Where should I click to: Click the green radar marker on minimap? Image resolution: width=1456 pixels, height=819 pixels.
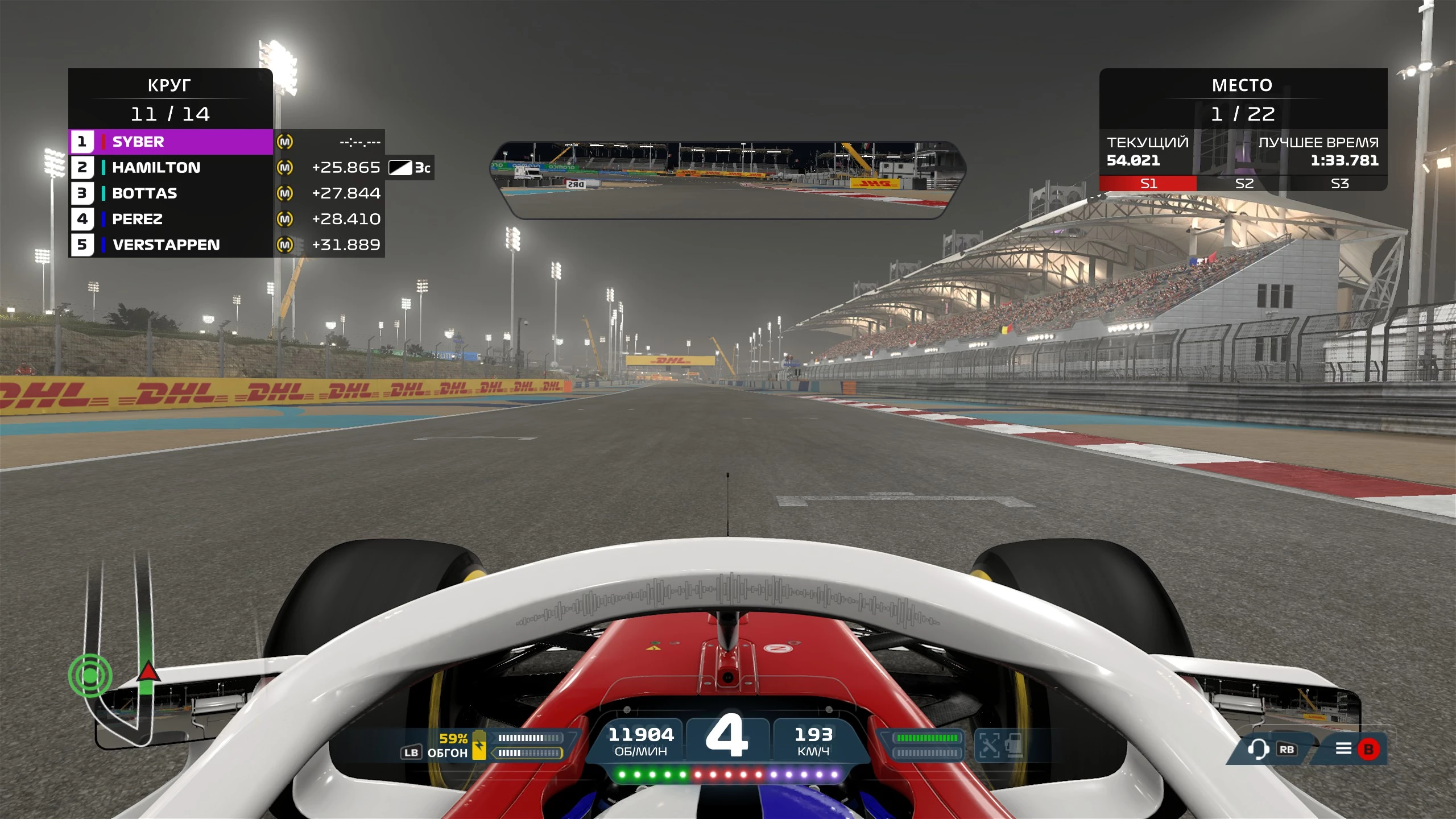coord(90,676)
